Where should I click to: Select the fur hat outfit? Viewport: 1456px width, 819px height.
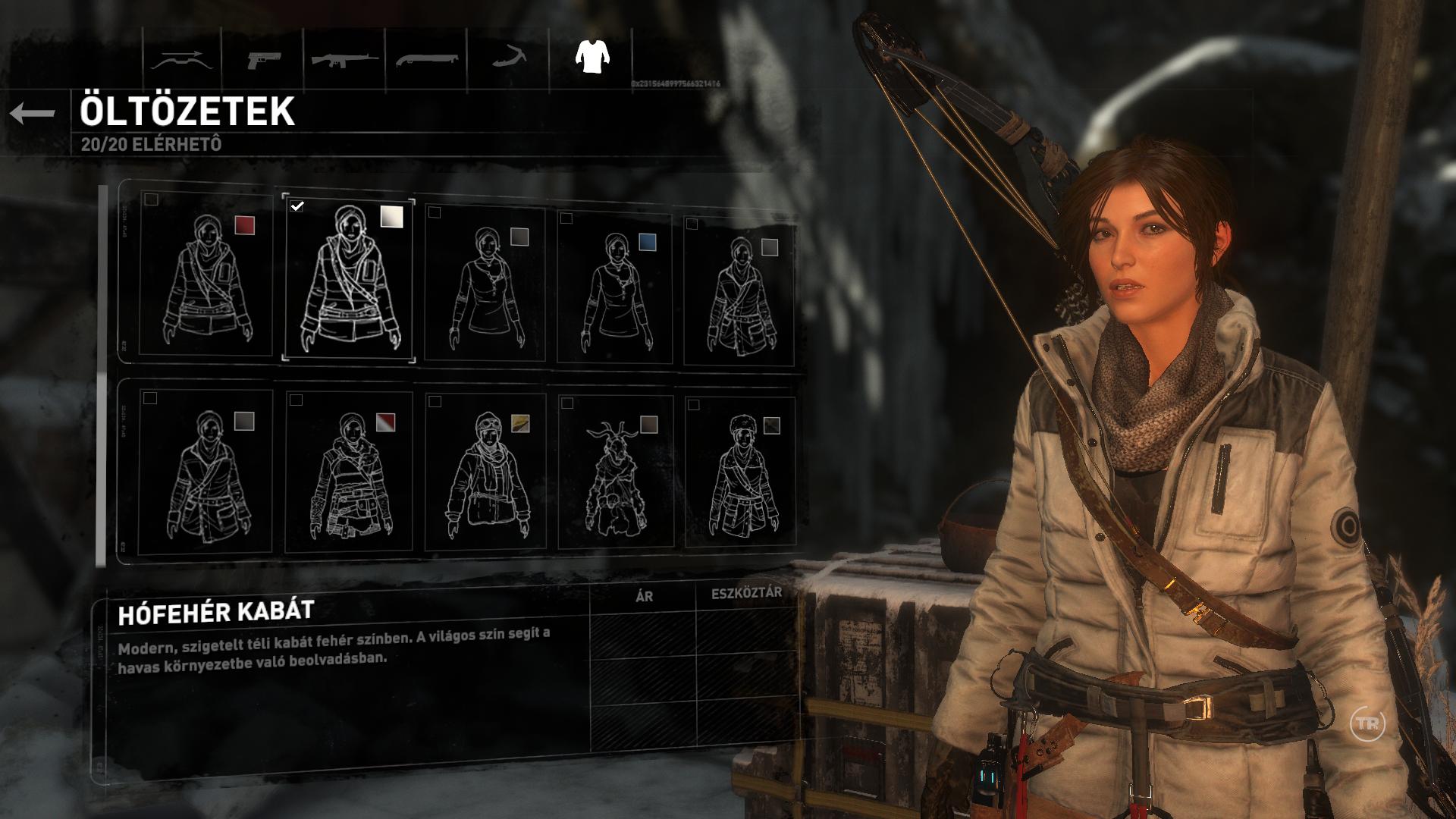click(739, 472)
